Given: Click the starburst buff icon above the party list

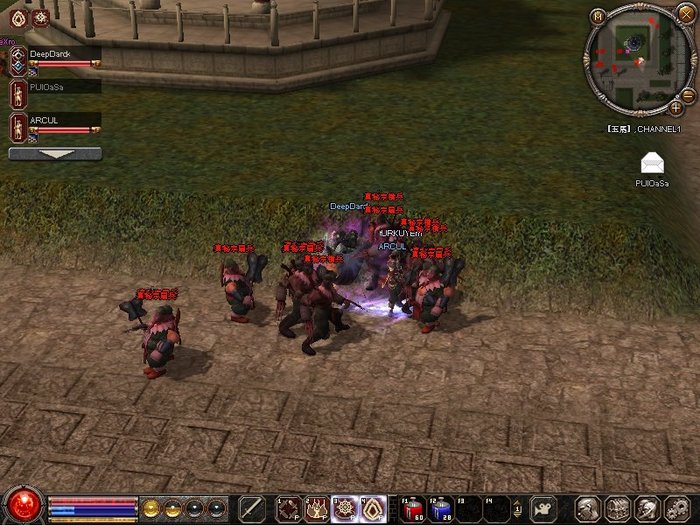Looking at the screenshot, I should point(42,19).
